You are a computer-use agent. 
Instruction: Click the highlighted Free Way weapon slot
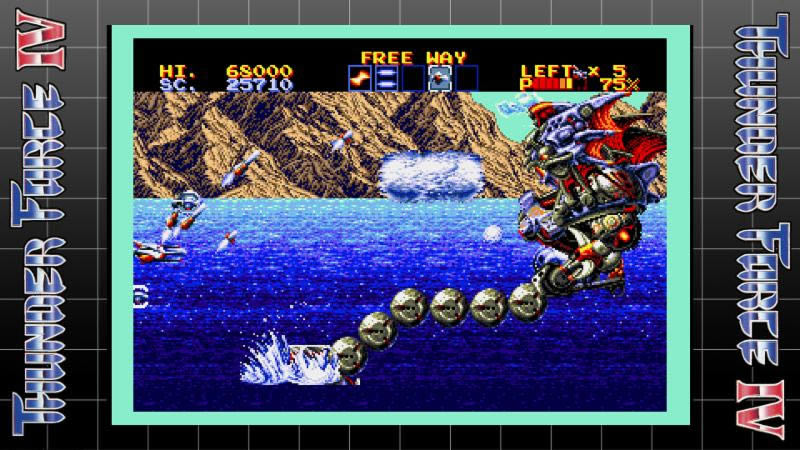click(438, 78)
